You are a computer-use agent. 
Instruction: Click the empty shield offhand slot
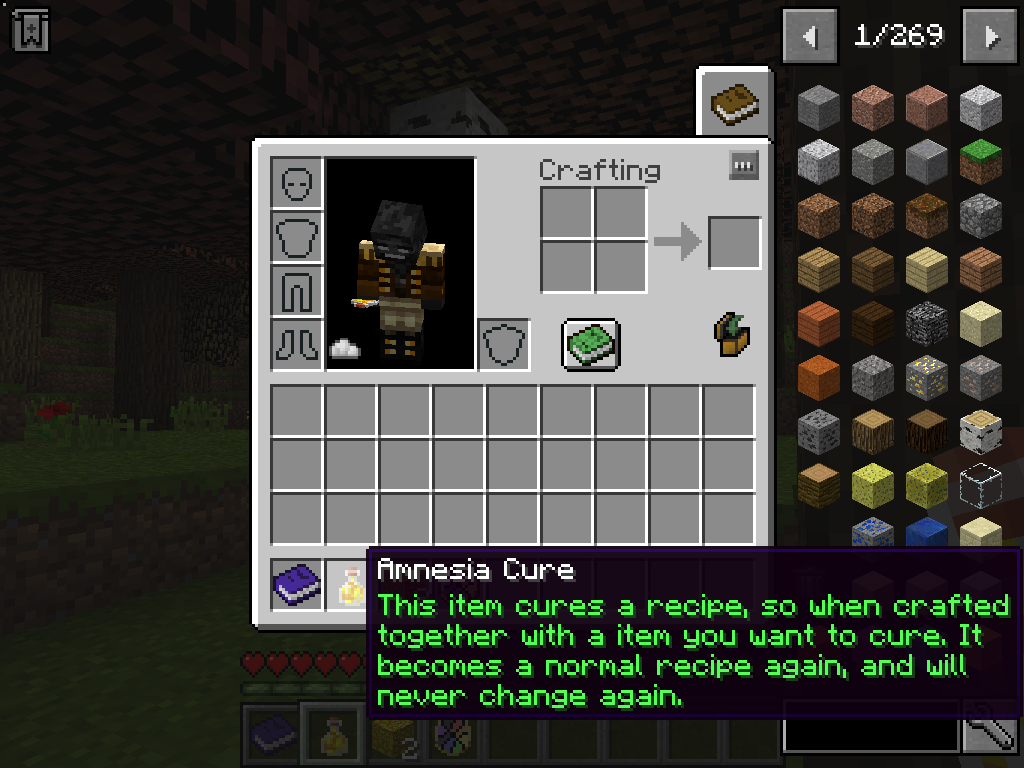[504, 345]
